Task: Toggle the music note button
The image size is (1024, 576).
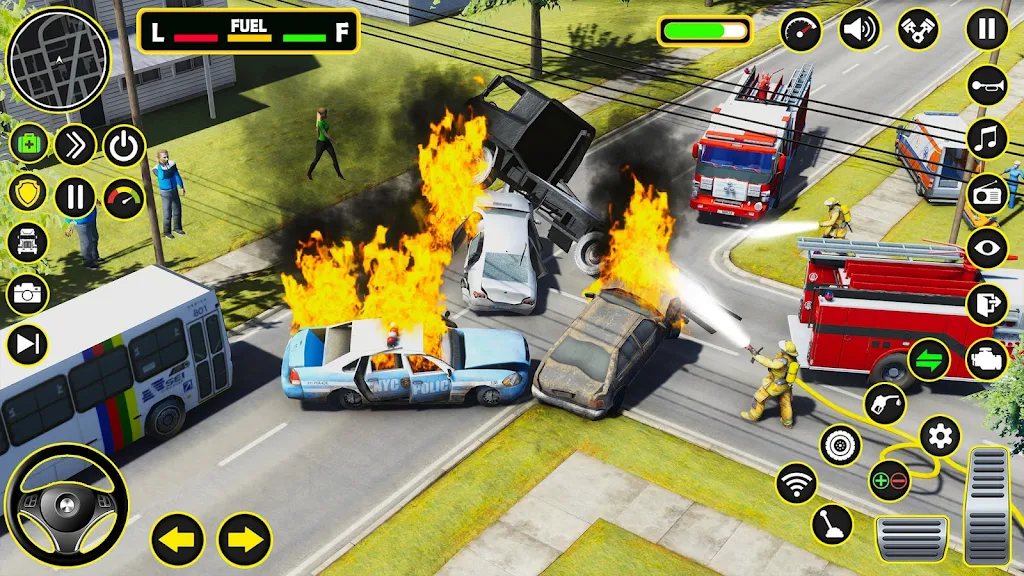Action: [987, 139]
